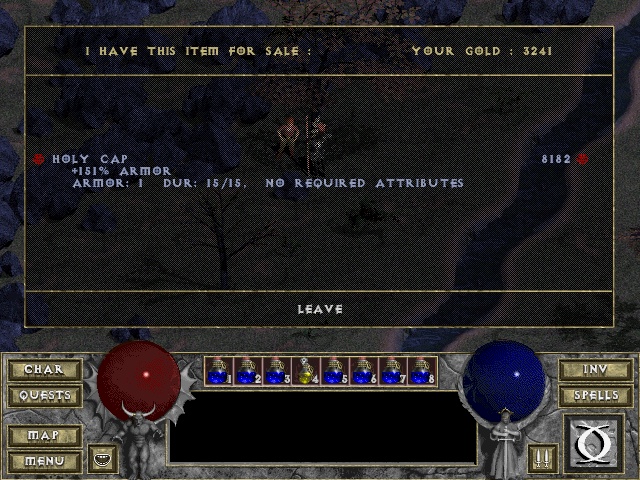
Task: Open the Inv inventory panel
Action: point(595,370)
